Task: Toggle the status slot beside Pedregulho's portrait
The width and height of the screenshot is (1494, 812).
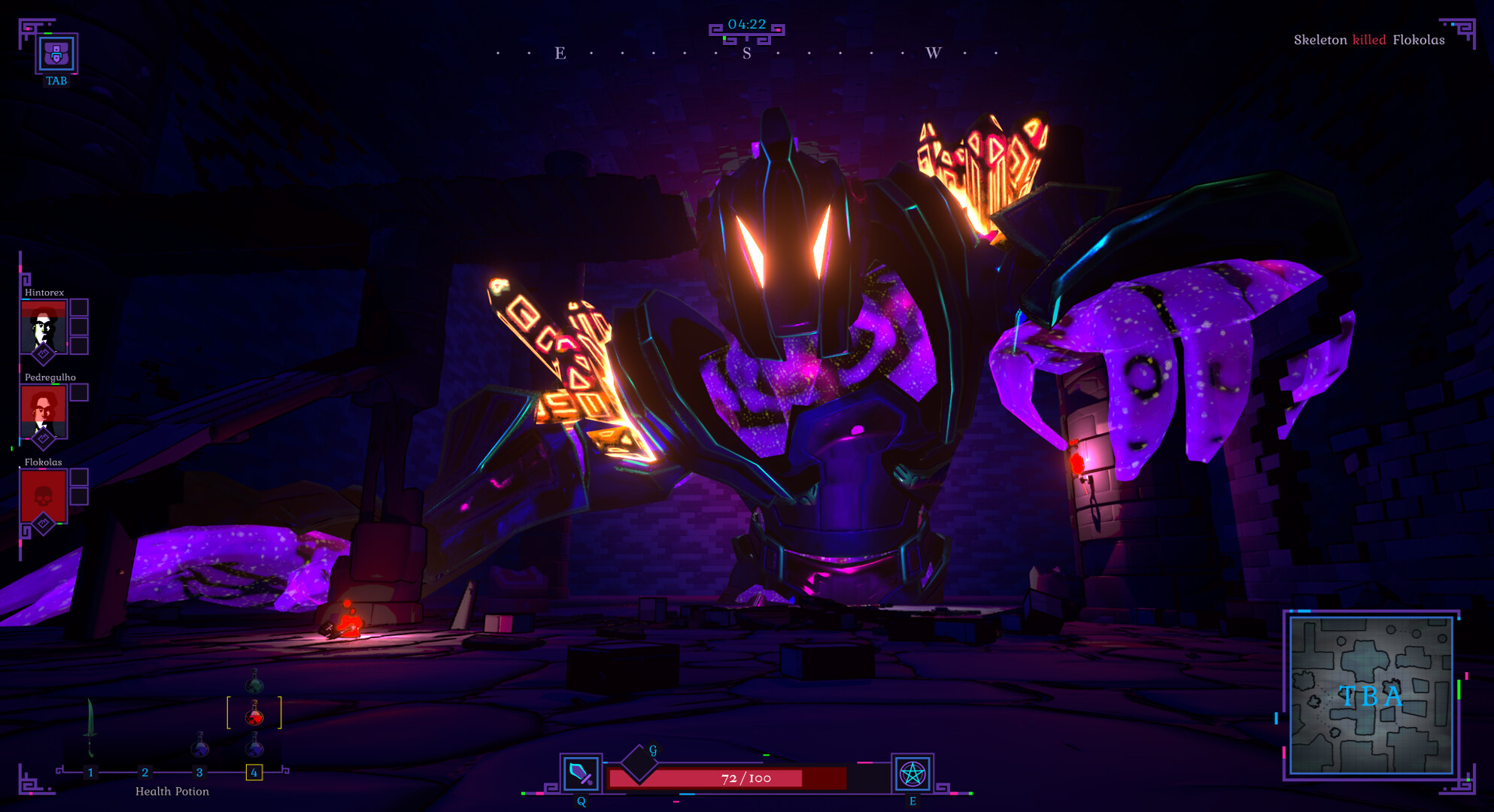Action: [x=80, y=394]
